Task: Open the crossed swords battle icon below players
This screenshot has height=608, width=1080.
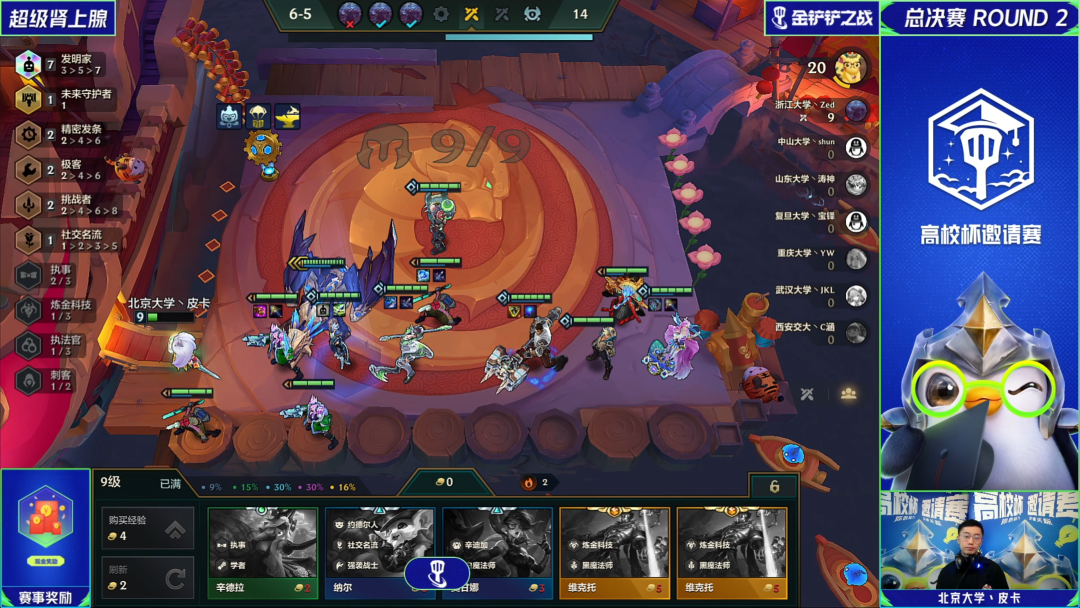Action: coord(807,394)
